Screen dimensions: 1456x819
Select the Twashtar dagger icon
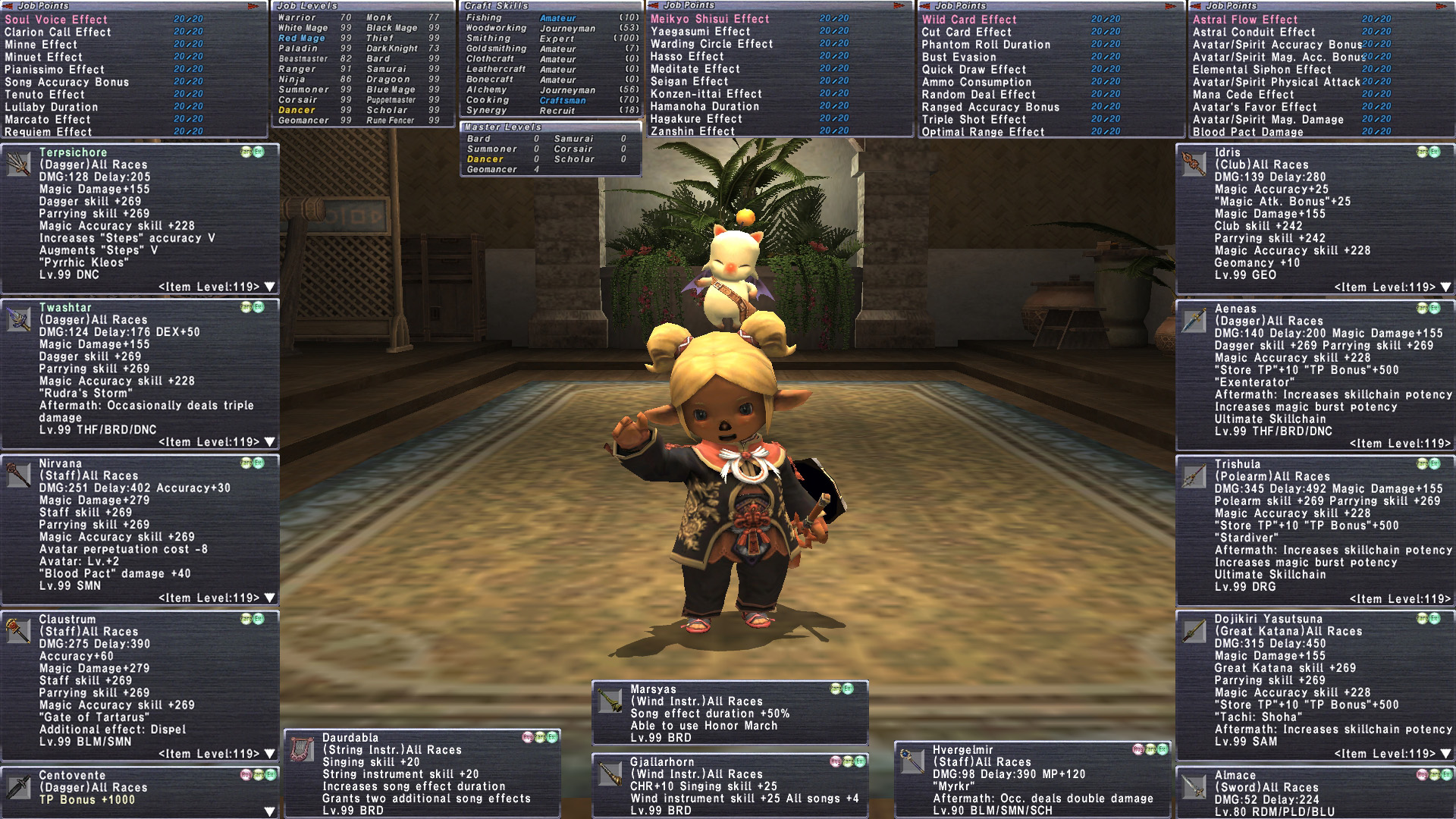click(18, 319)
